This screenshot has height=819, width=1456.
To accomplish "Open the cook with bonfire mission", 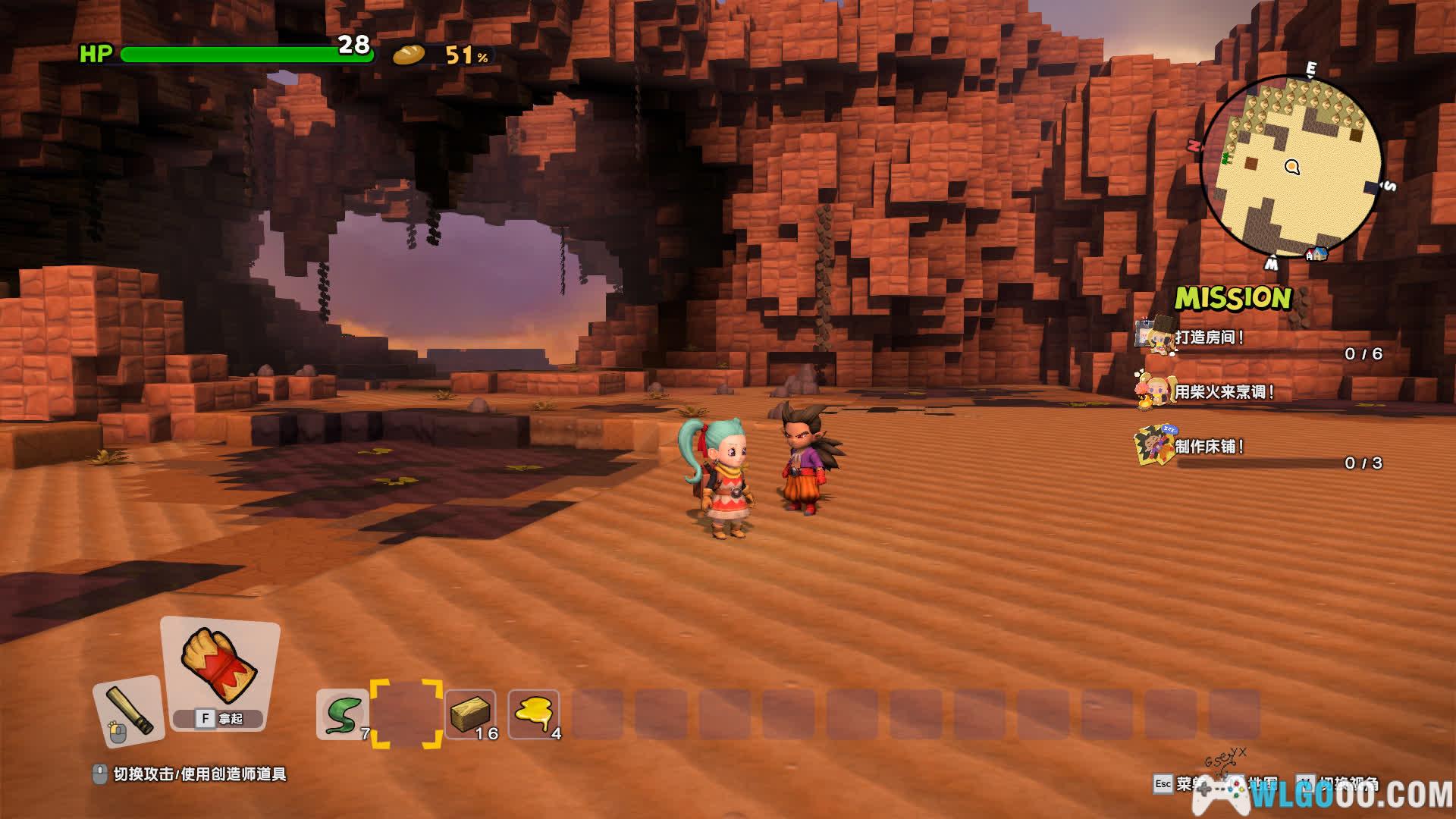I will click(x=1224, y=392).
